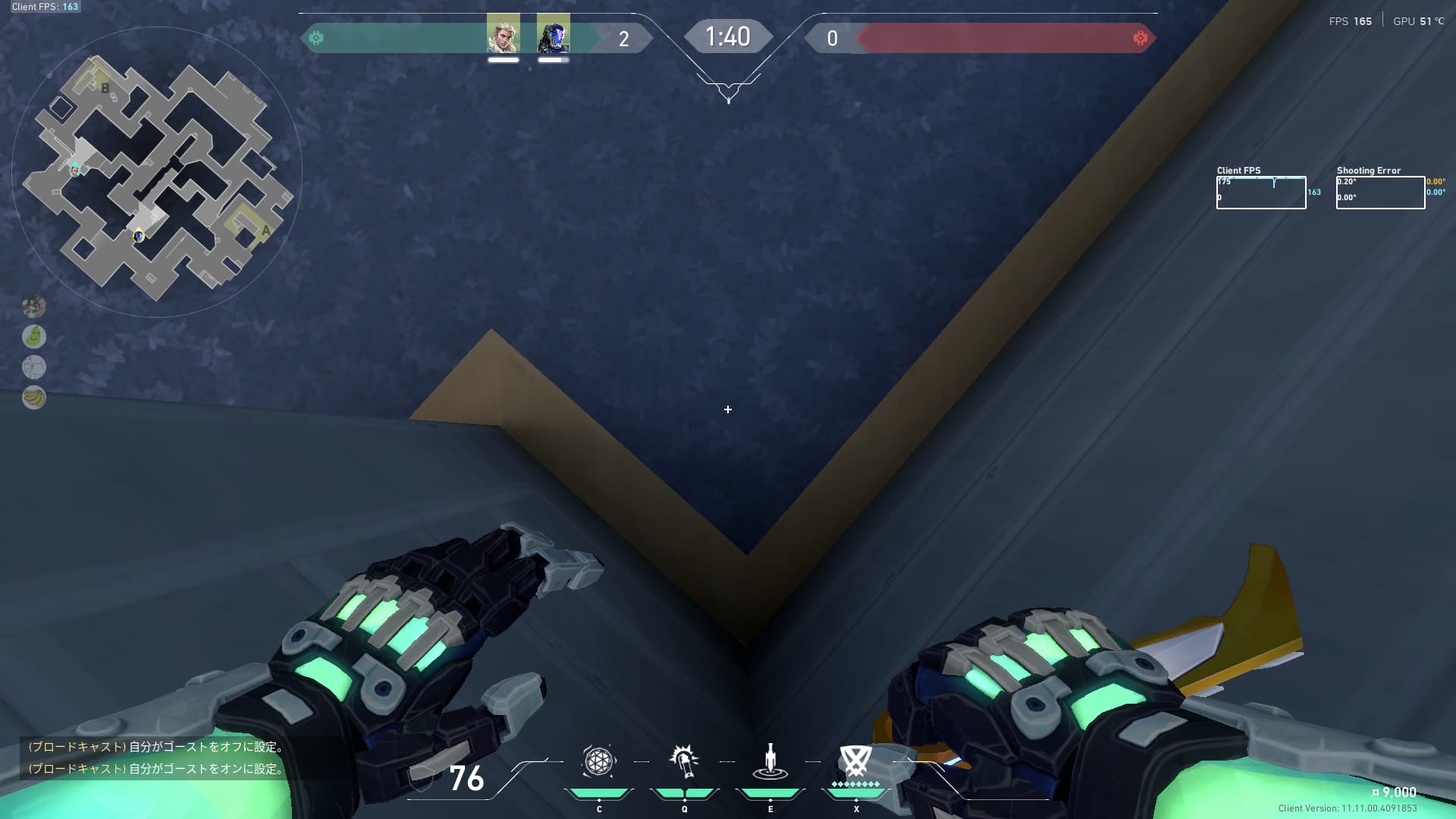Activate the geodesic sphere ability
1456x819 pixels.
click(598, 761)
